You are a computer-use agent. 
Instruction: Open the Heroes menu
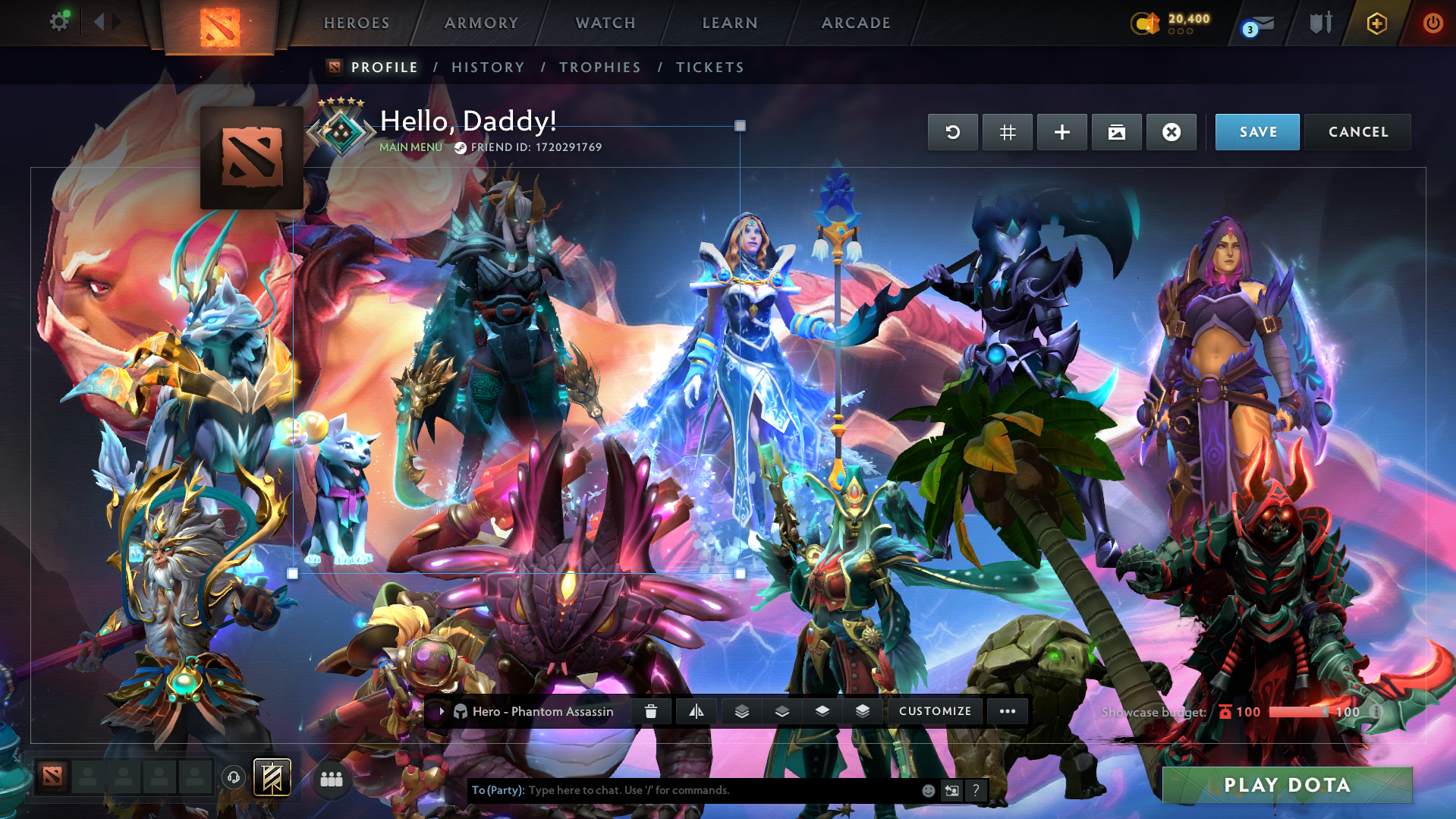click(357, 23)
